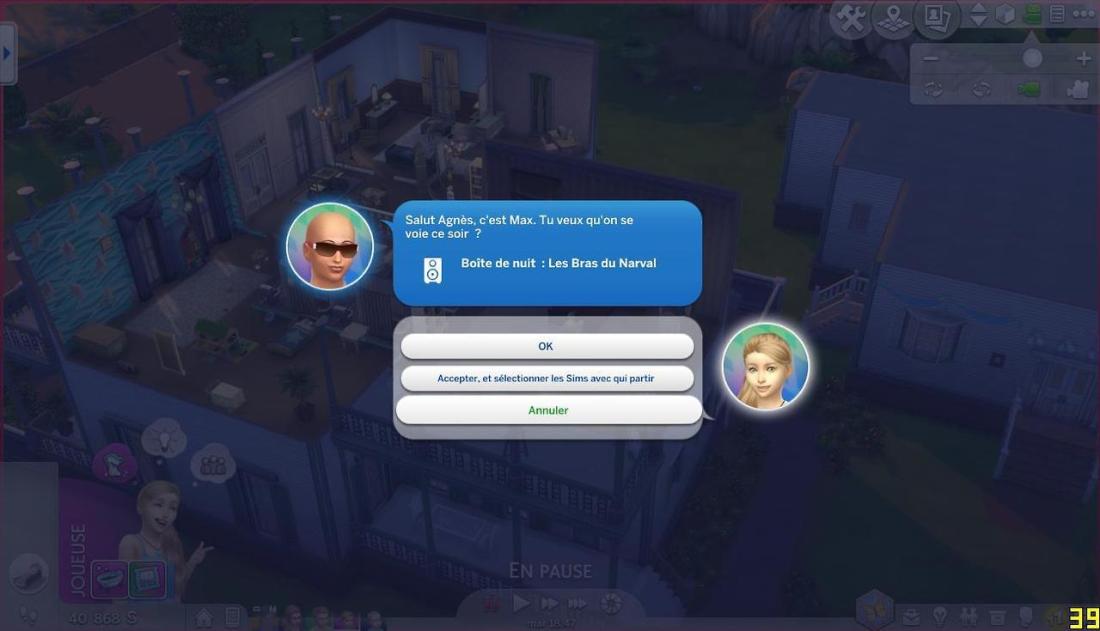Click the grey video camera icon
The width and height of the screenshot is (1100, 631).
(1077, 89)
